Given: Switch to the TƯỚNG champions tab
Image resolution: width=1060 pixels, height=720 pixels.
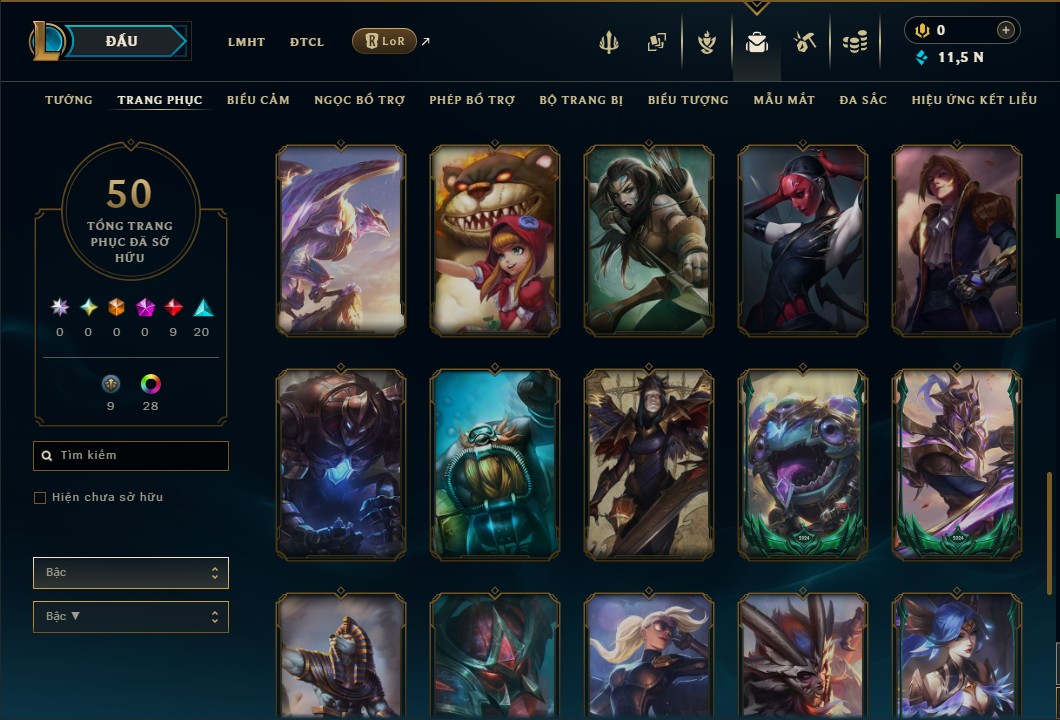Looking at the screenshot, I should [x=69, y=100].
